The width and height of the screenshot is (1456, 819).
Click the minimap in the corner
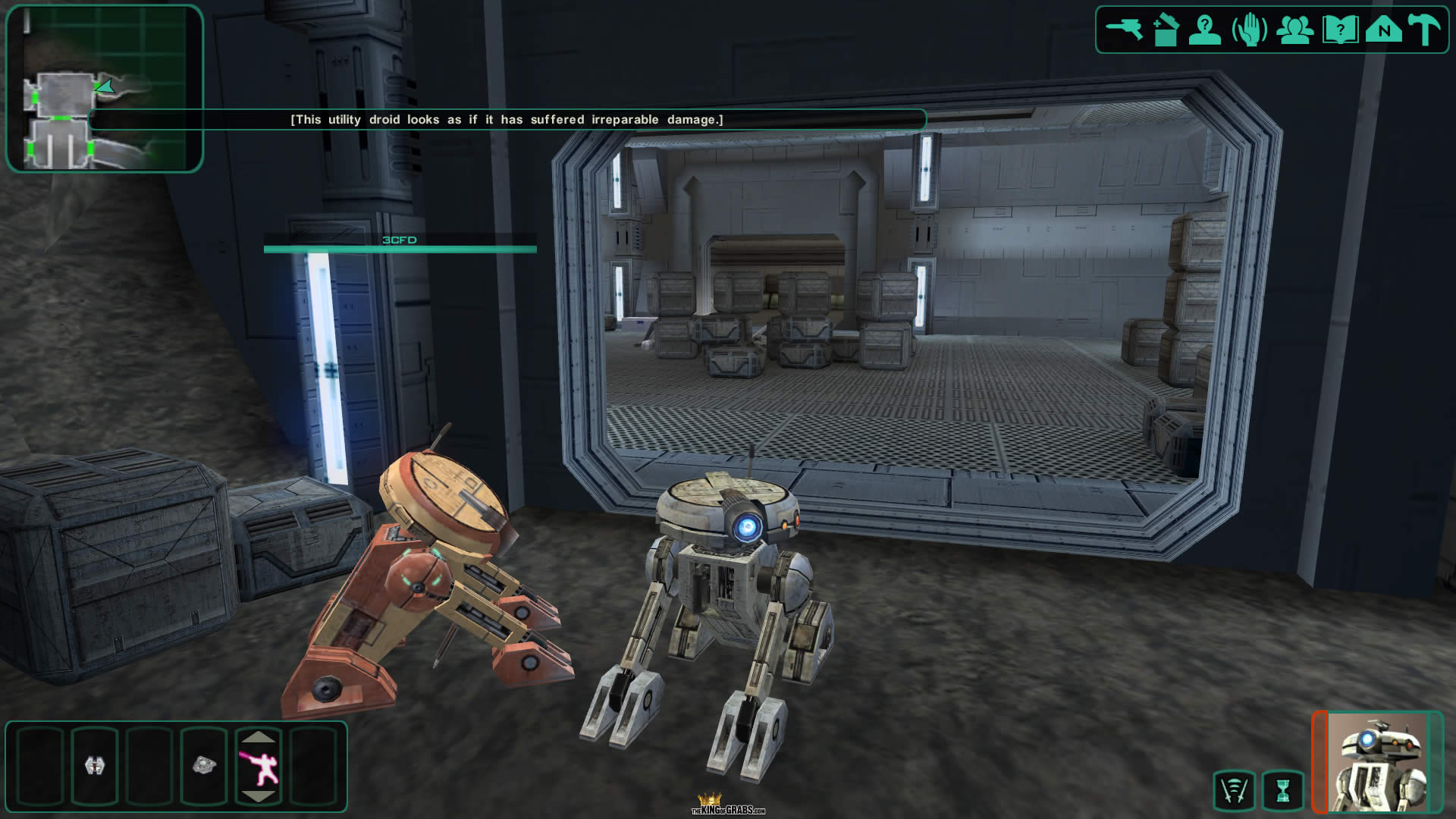tap(105, 89)
